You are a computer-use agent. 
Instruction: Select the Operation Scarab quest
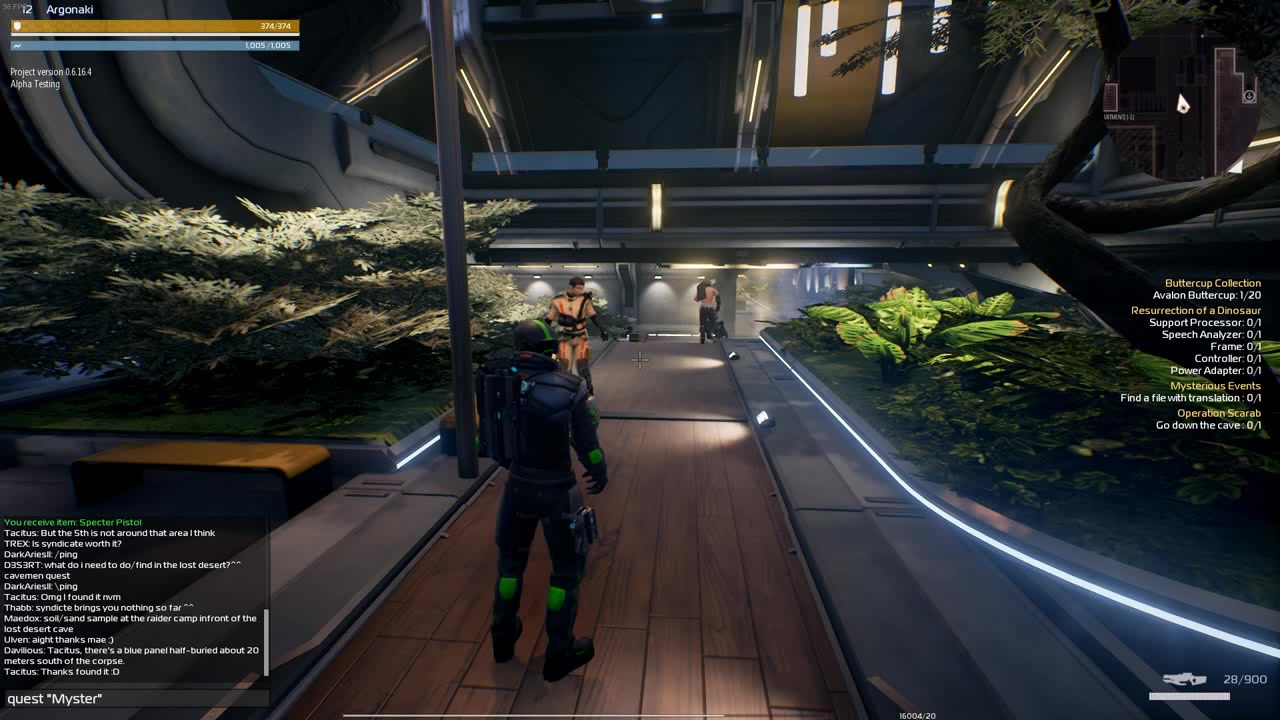click(x=1218, y=413)
